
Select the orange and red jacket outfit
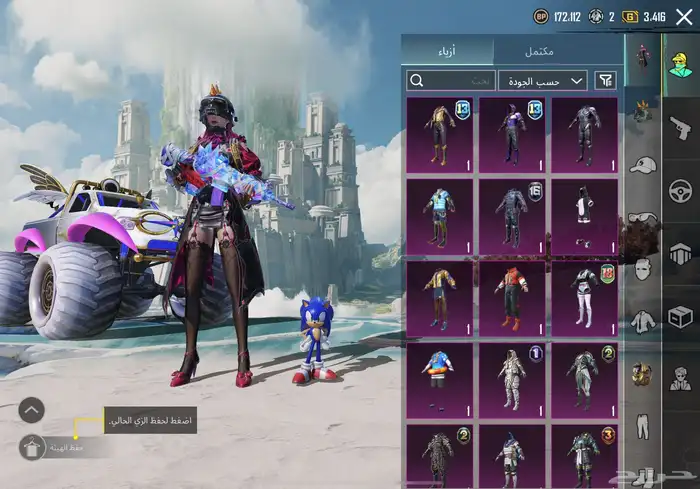512,296
